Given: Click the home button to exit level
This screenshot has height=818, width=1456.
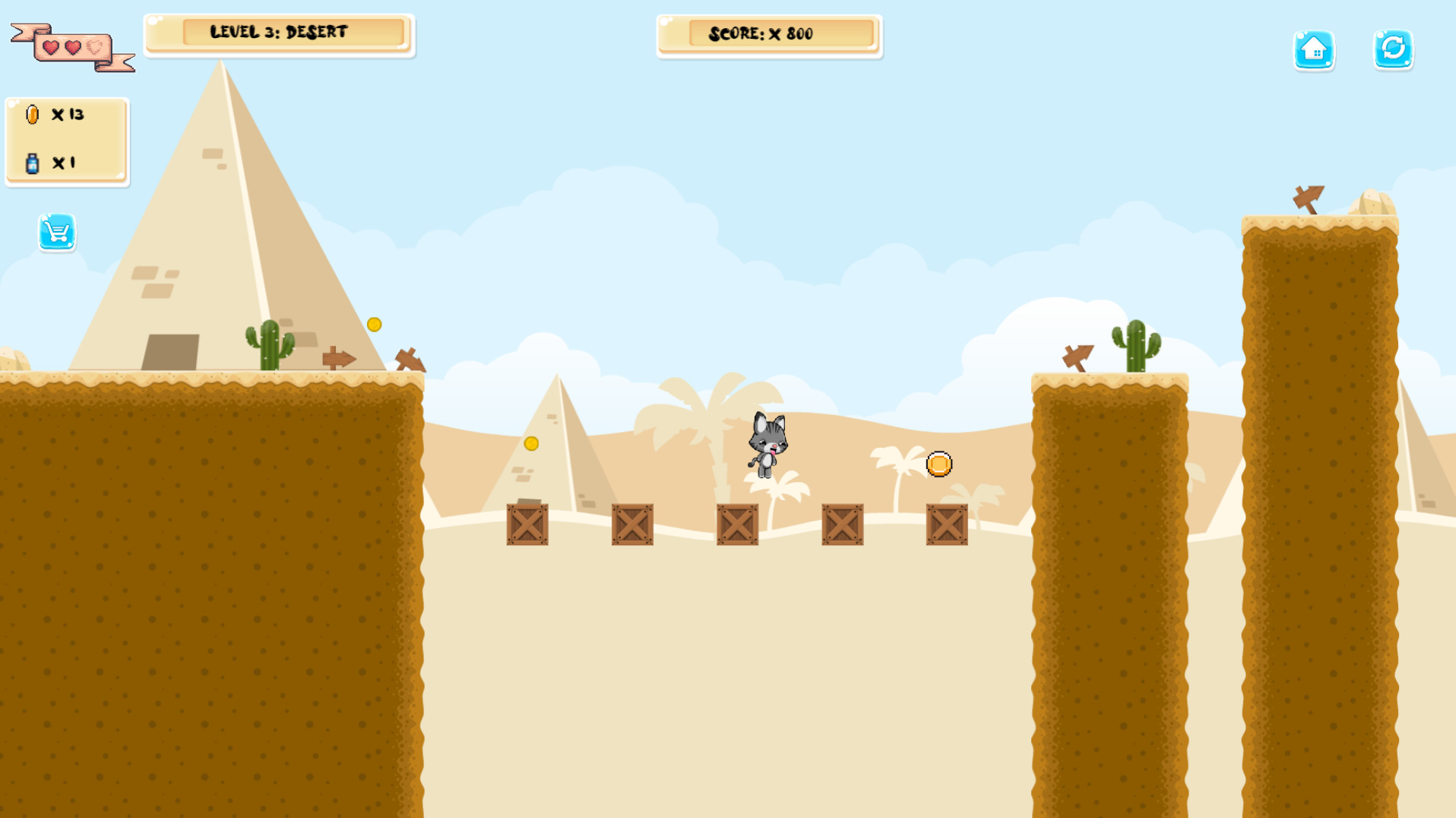Looking at the screenshot, I should pyautogui.click(x=1315, y=50).
